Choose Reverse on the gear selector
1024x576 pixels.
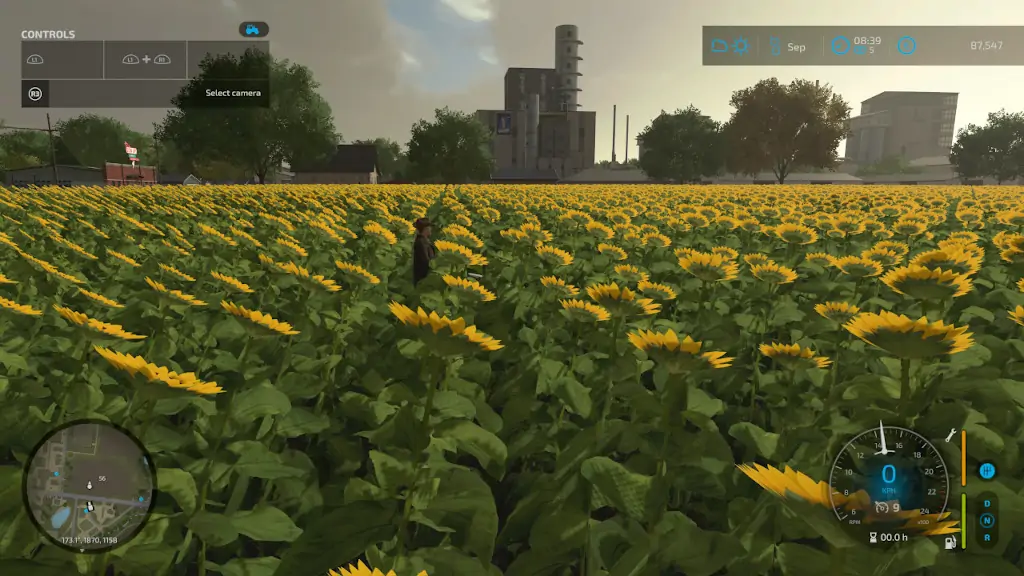point(988,537)
